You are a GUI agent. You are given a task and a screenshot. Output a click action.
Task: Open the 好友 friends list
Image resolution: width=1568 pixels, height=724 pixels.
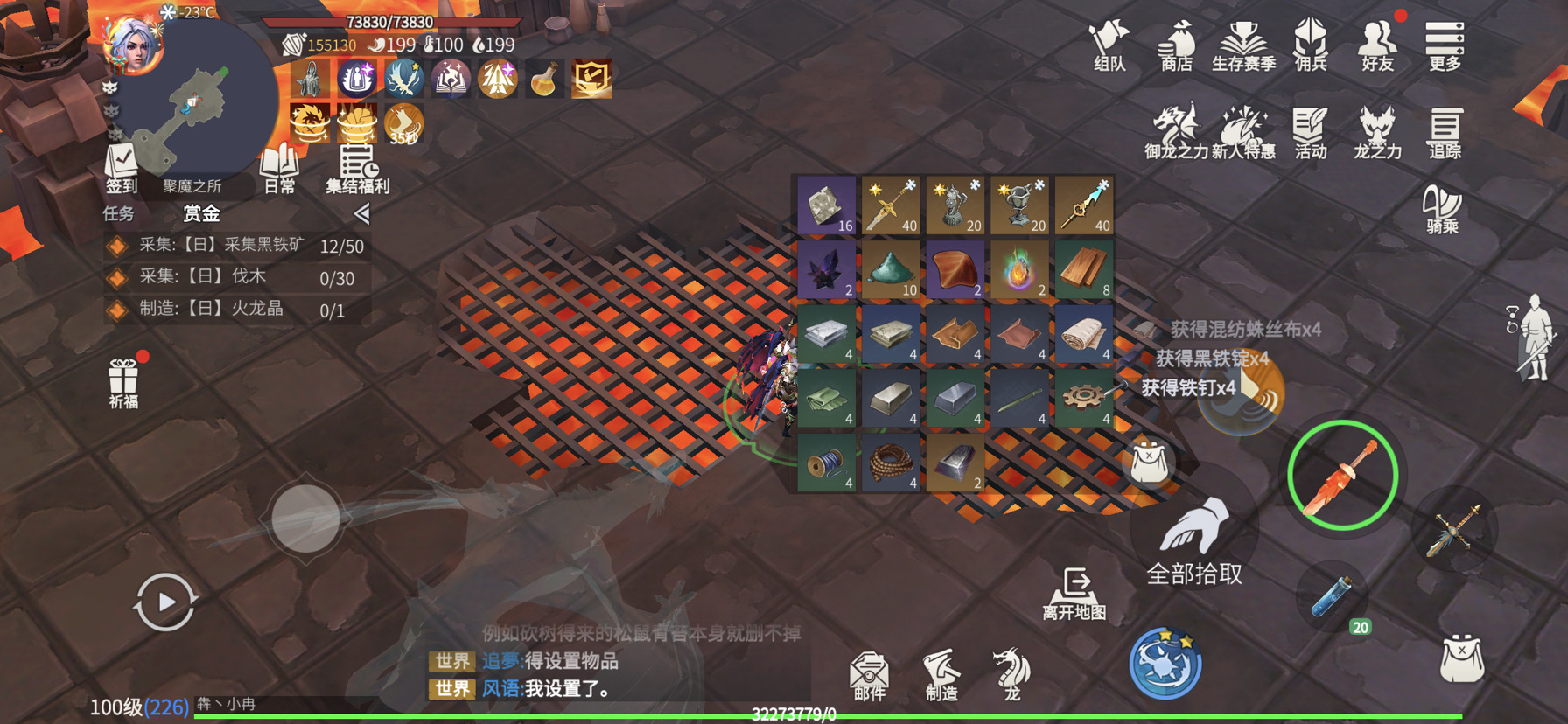click(1377, 45)
